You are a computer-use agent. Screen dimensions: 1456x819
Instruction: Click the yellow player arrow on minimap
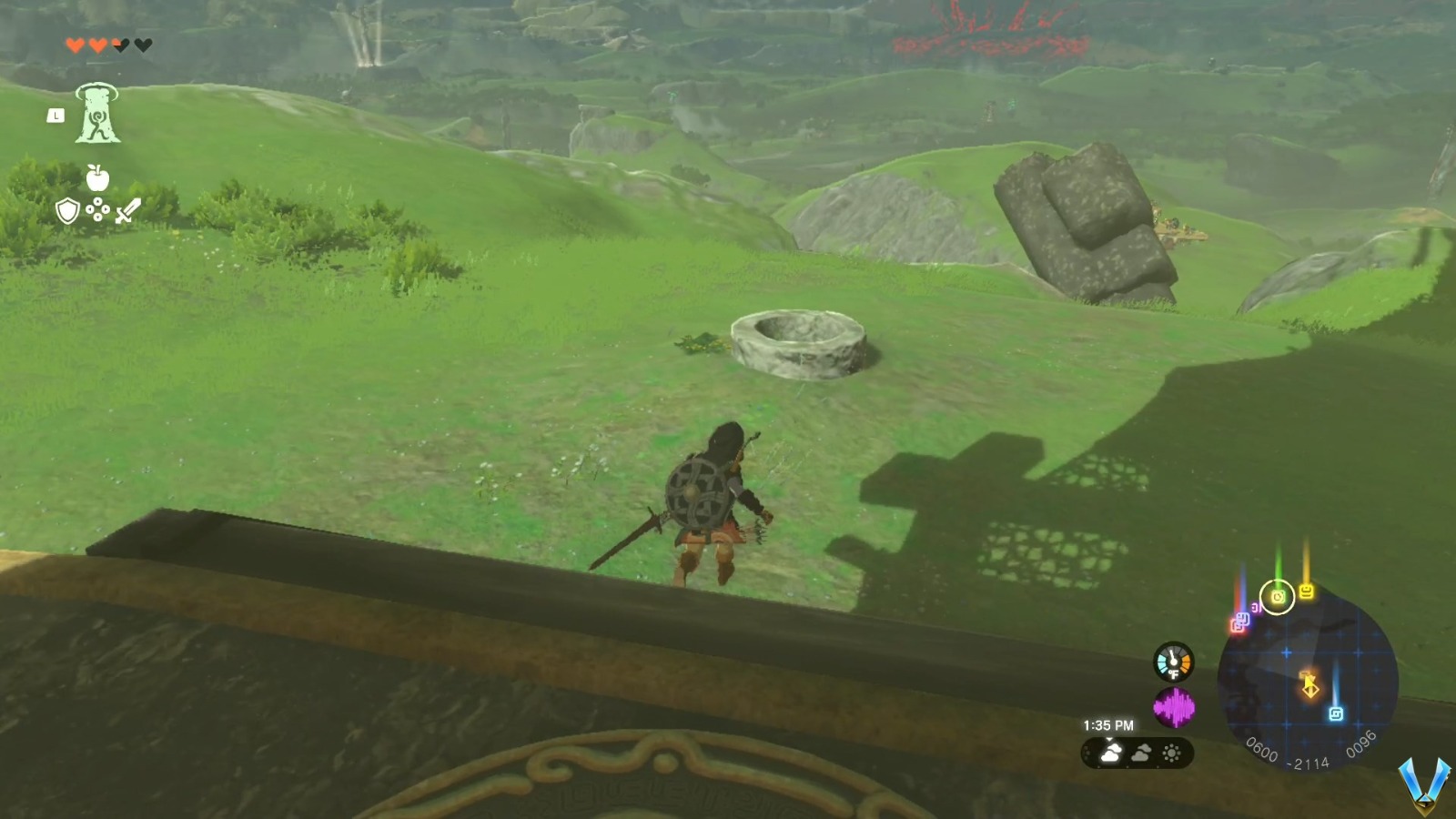(1310, 684)
